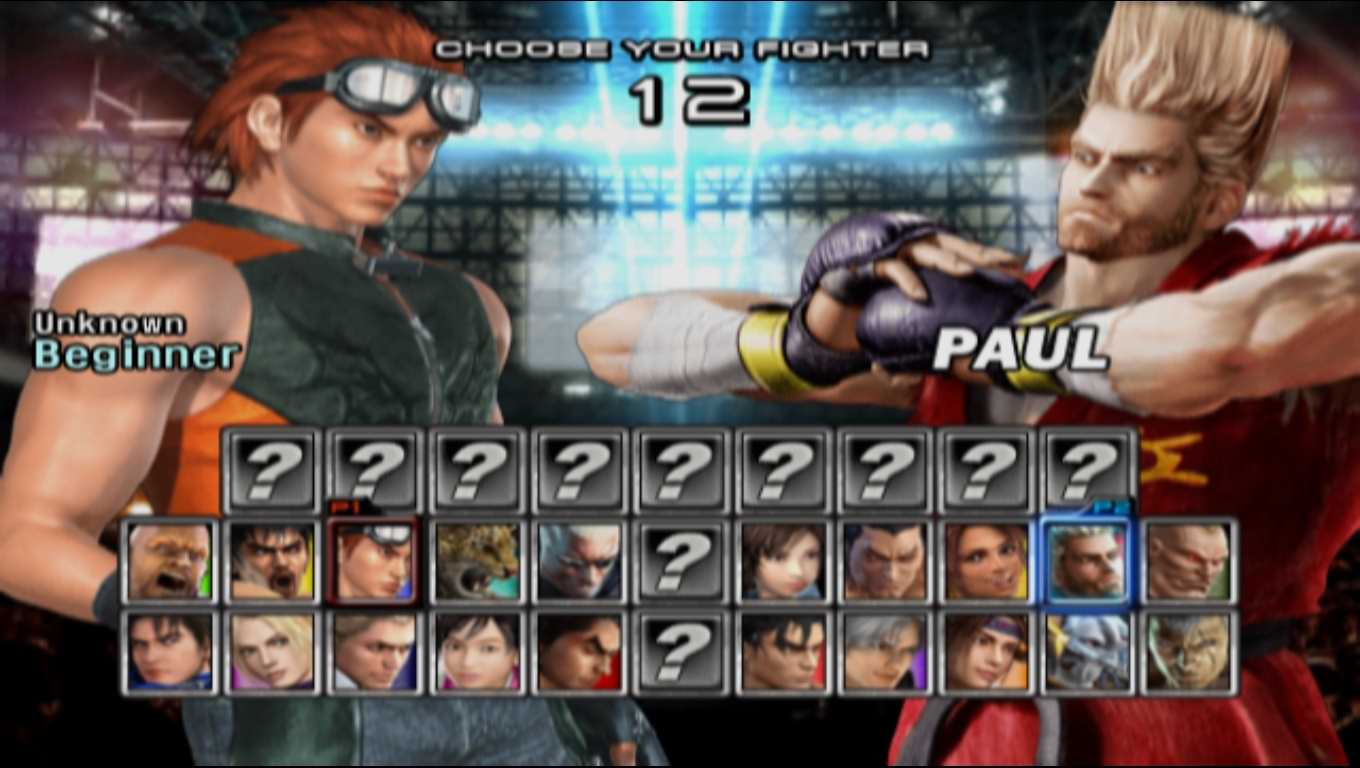Select the shouting dark-haired goatee fighter
This screenshot has height=768, width=1360.
point(272,561)
